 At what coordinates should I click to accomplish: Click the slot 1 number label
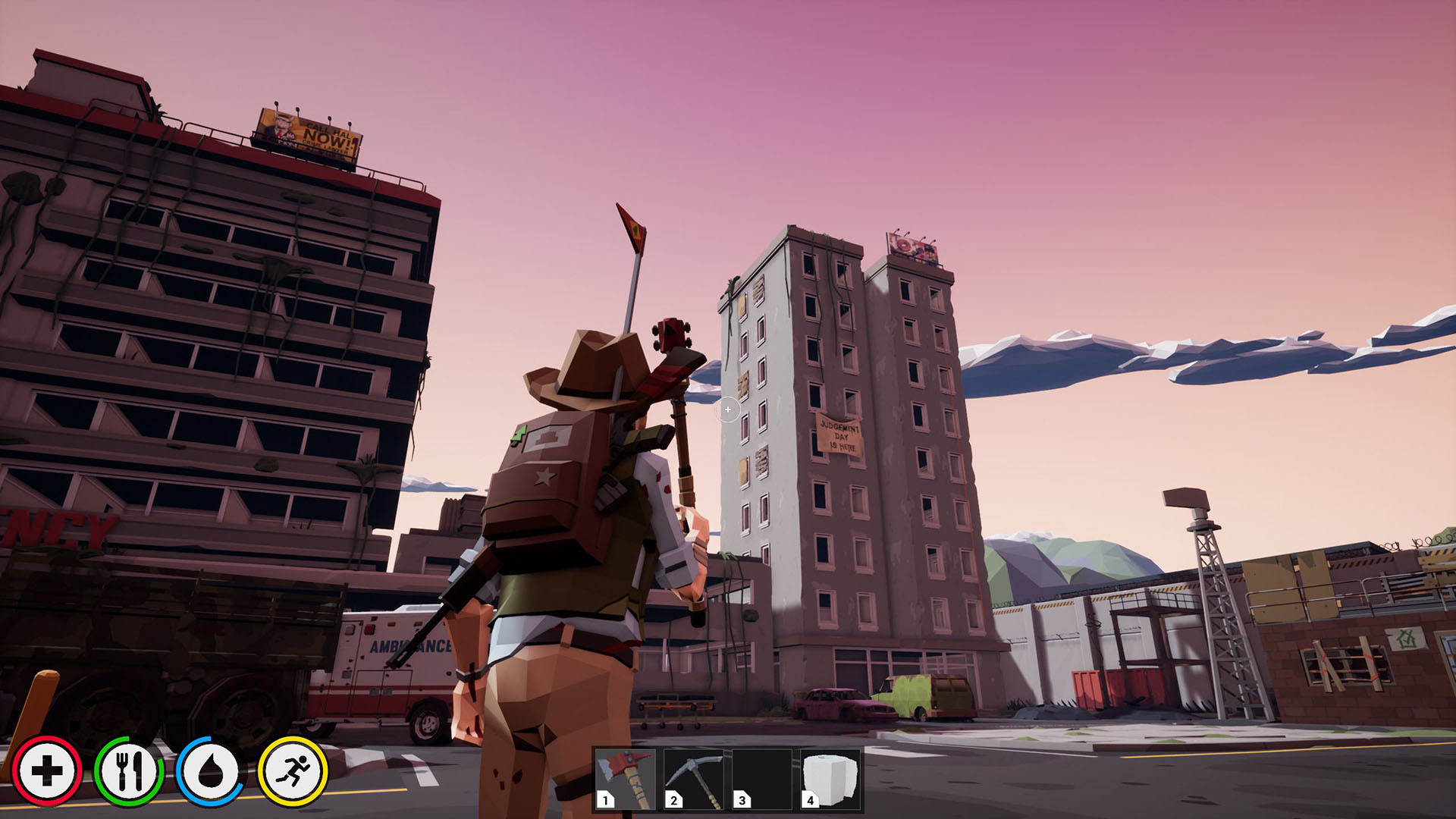tap(604, 800)
